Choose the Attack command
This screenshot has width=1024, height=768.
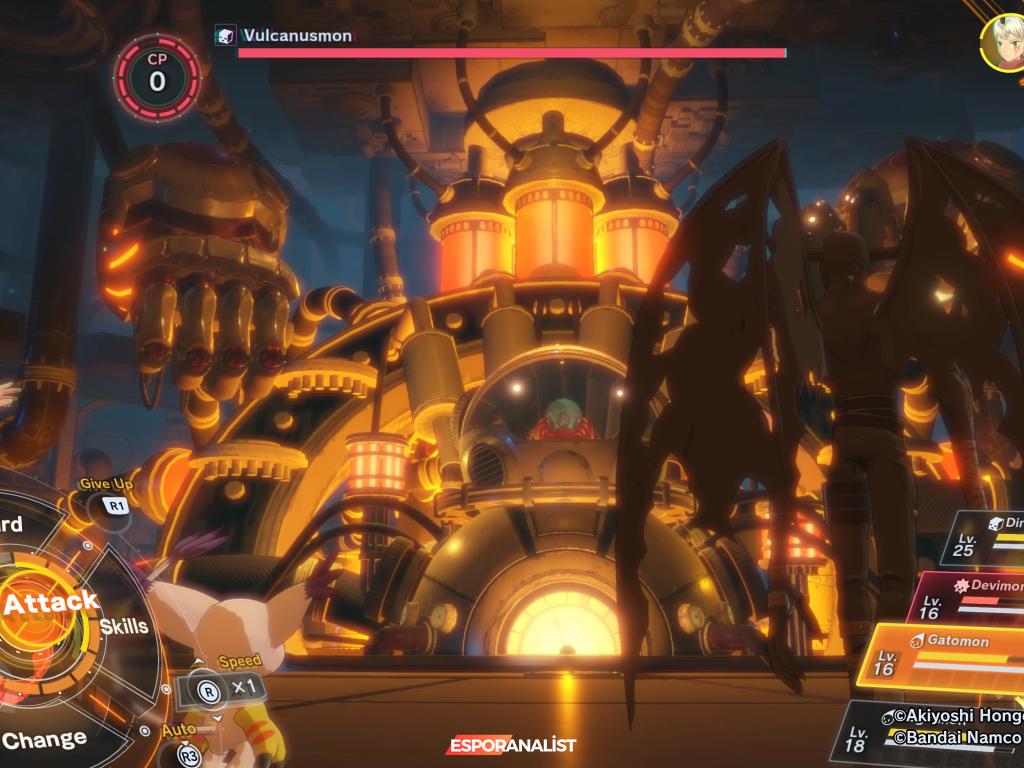tap(48, 603)
